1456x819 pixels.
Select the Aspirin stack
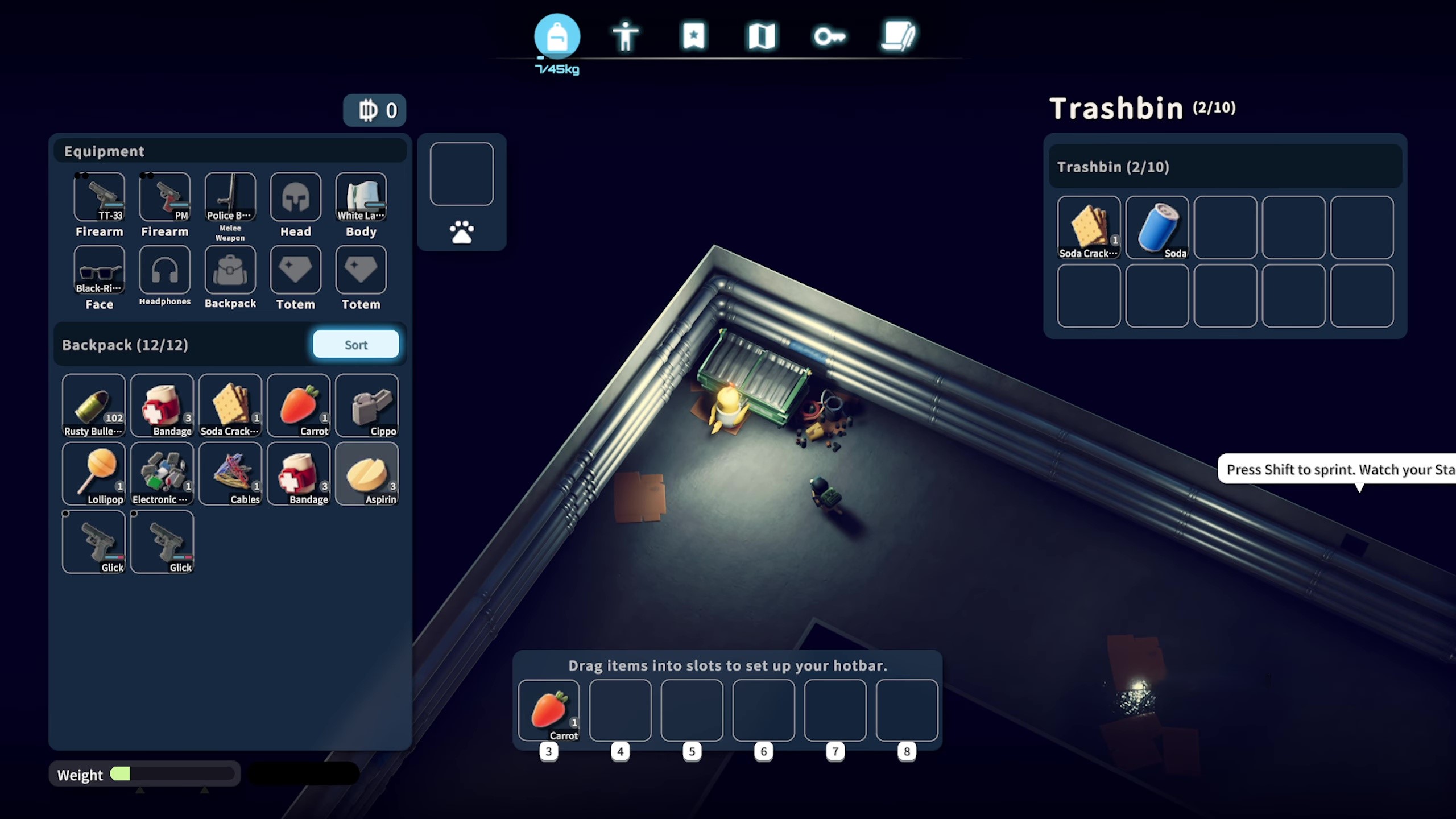[367, 473]
